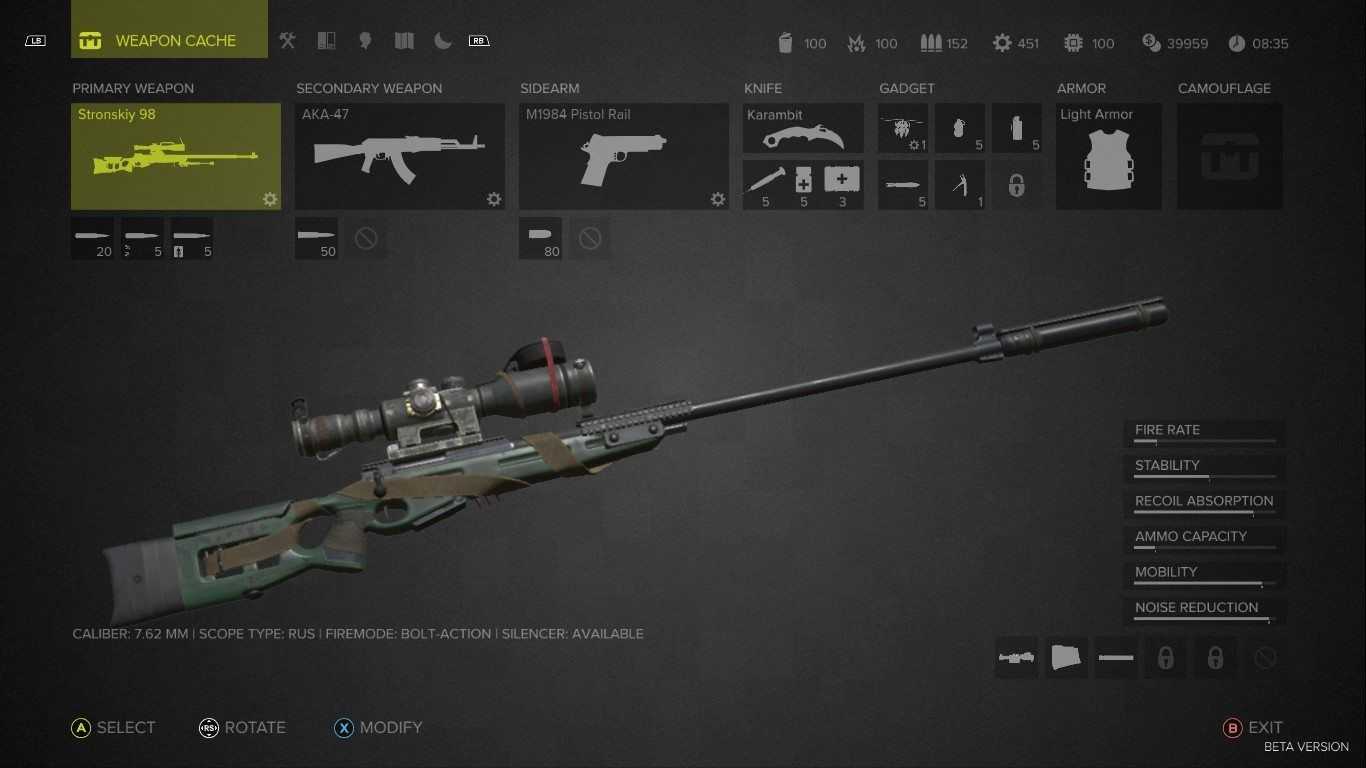Choose the Light Armor slot
This screenshot has height=768, width=1366.
pyautogui.click(x=1108, y=156)
